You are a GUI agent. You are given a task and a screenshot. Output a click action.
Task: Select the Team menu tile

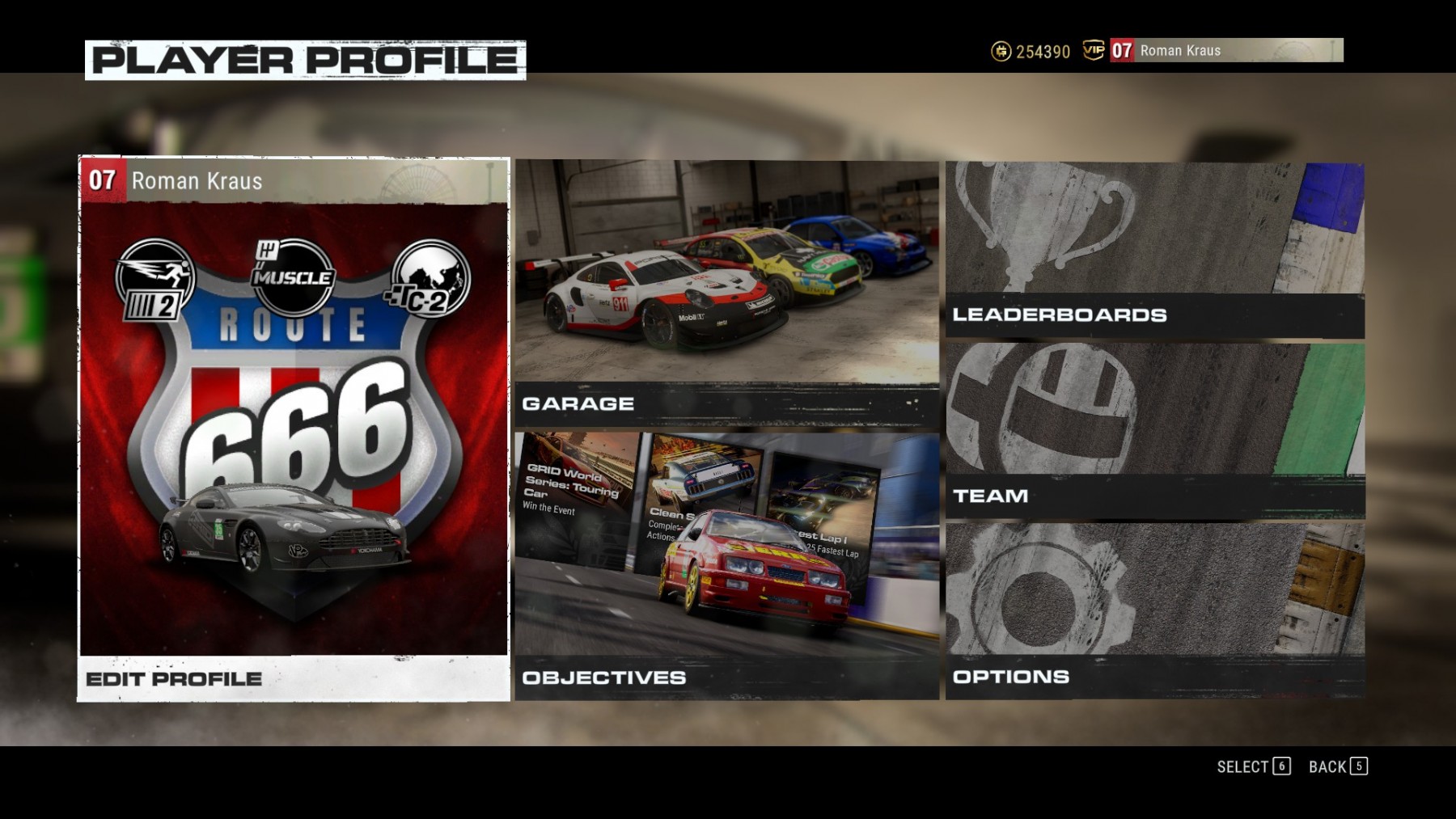tap(1154, 430)
